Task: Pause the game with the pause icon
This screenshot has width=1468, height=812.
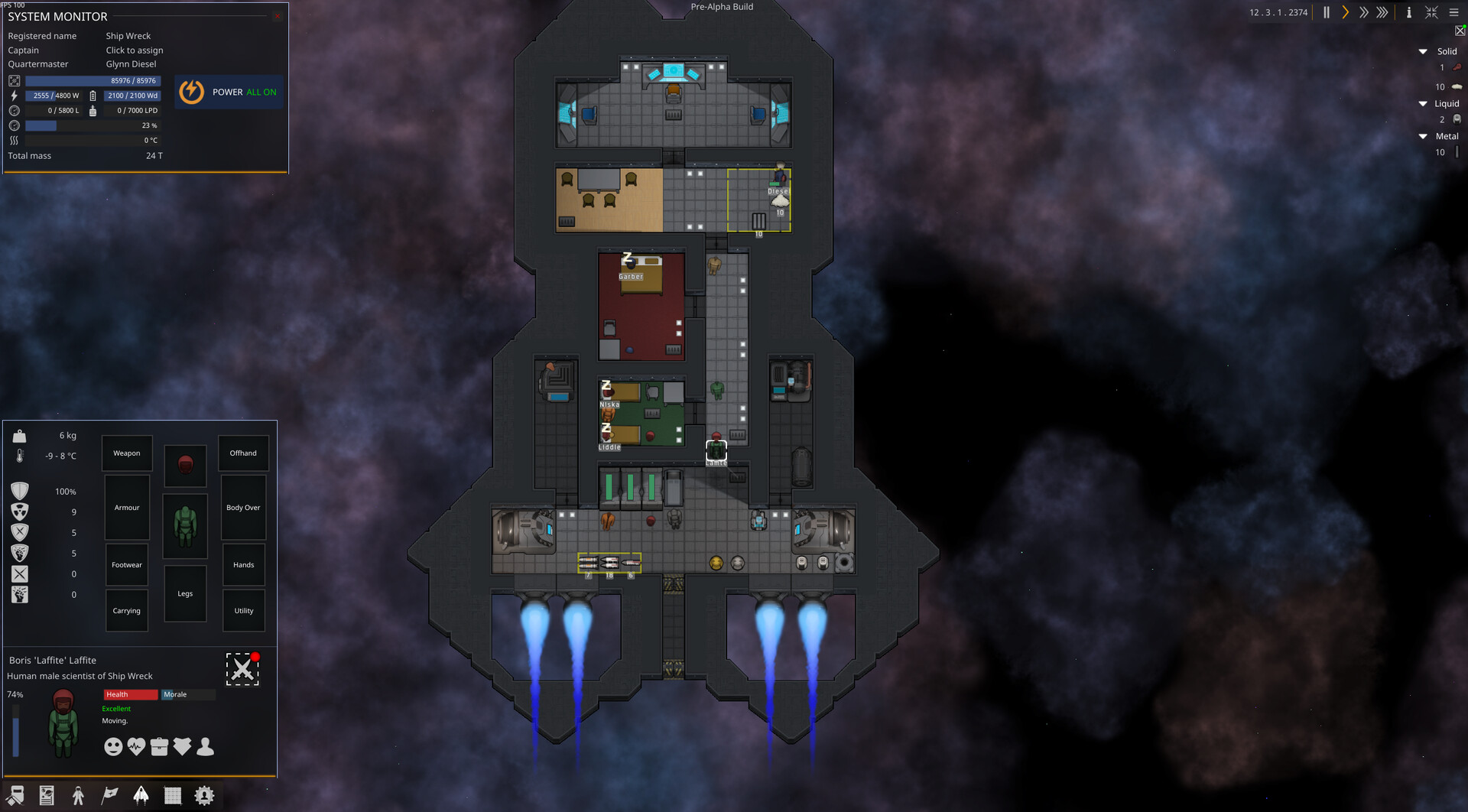Action: pos(1326,12)
